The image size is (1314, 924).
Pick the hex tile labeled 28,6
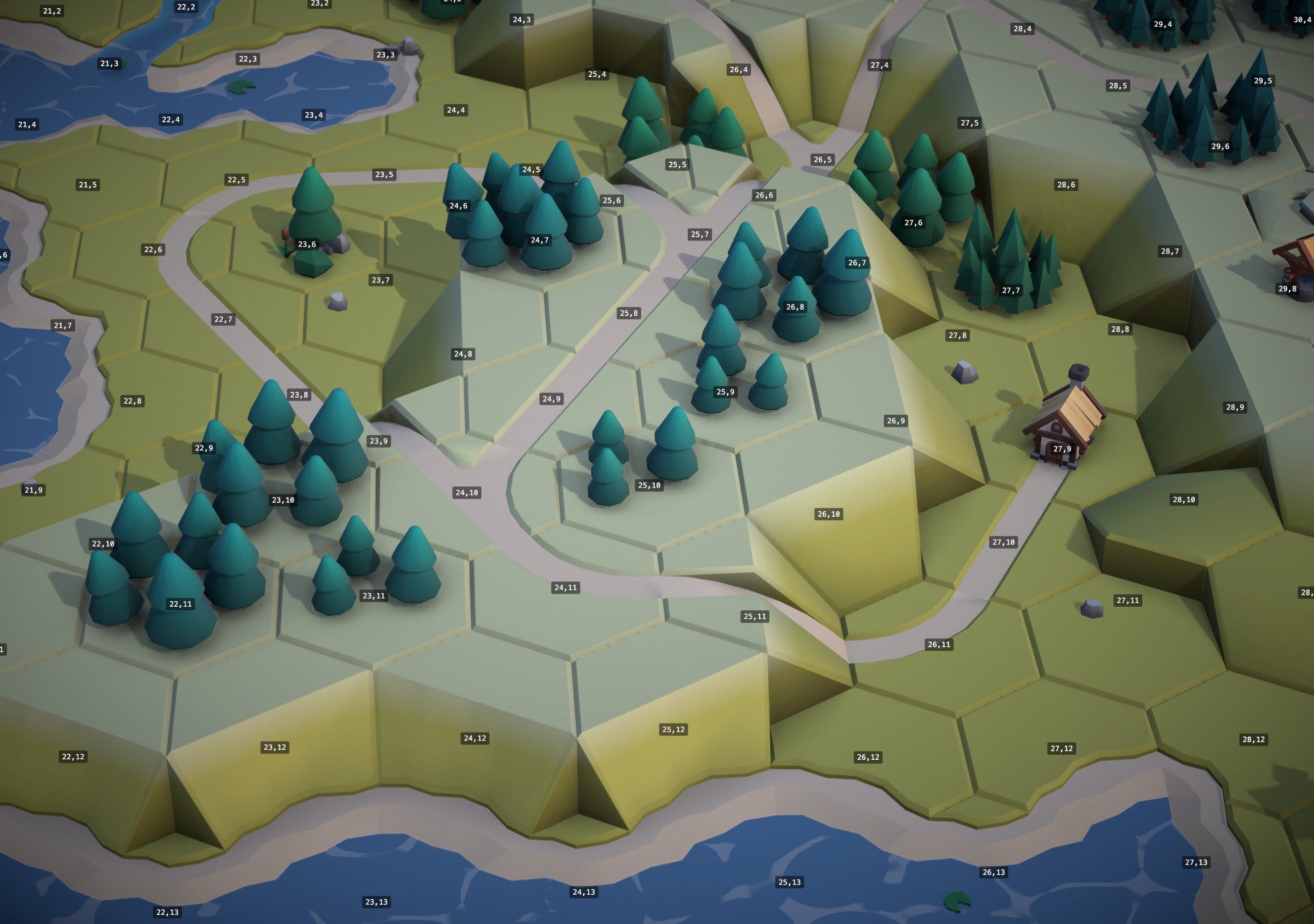(x=1066, y=185)
